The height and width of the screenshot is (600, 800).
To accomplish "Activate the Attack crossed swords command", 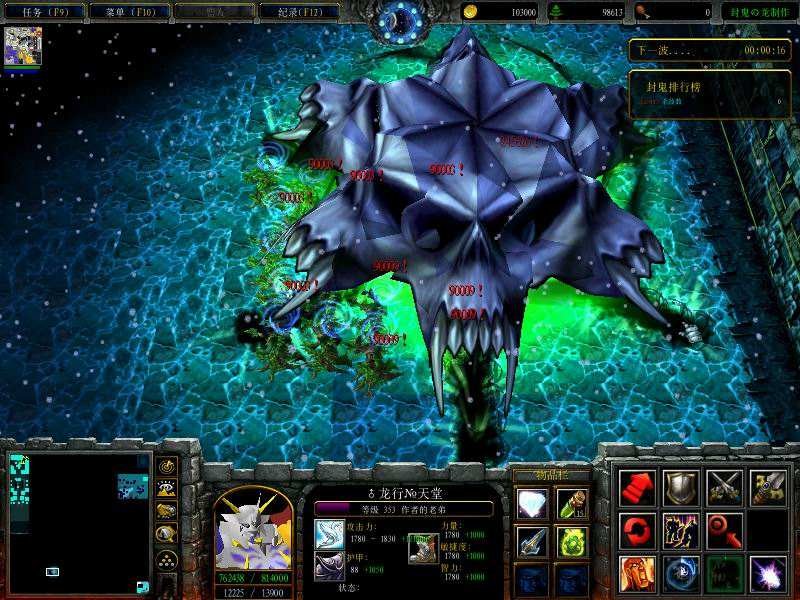I will (x=724, y=486).
